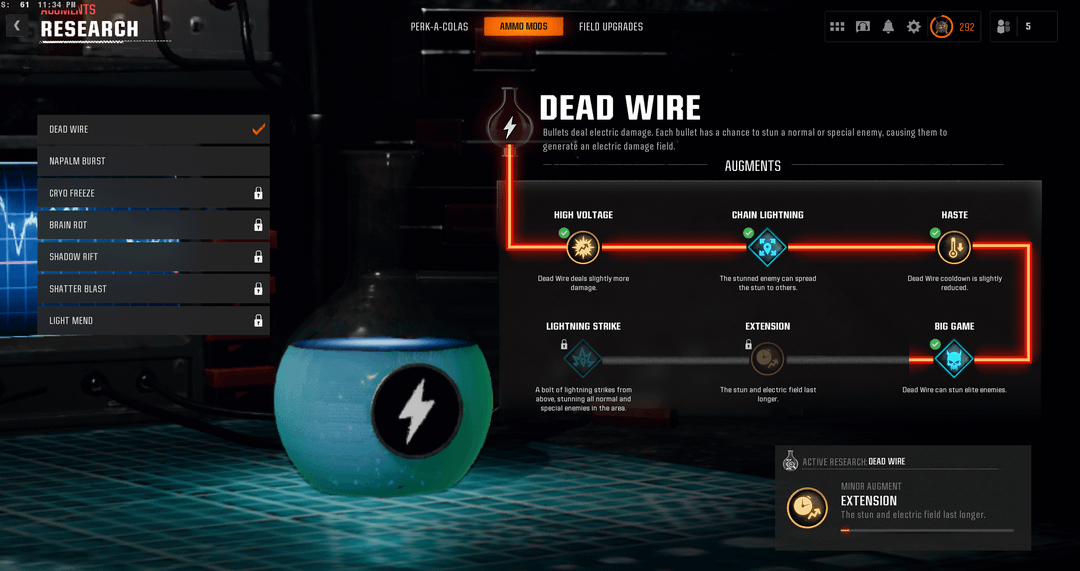Select the Shatter Blast ammo mod
Image resolution: width=1080 pixels, height=571 pixels.
click(153, 289)
